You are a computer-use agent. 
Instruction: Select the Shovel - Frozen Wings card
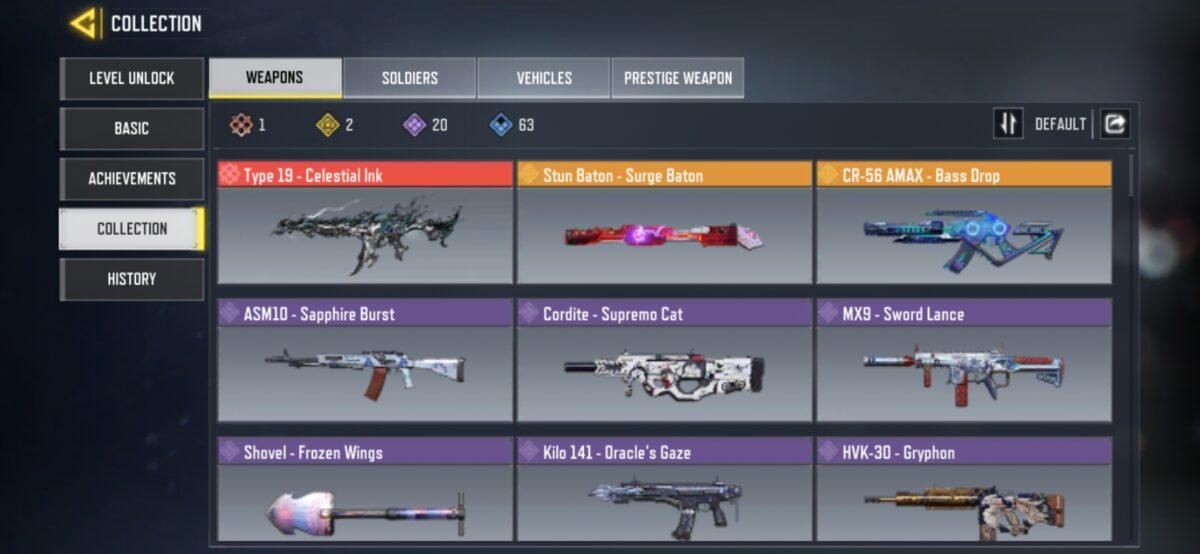pos(365,492)
